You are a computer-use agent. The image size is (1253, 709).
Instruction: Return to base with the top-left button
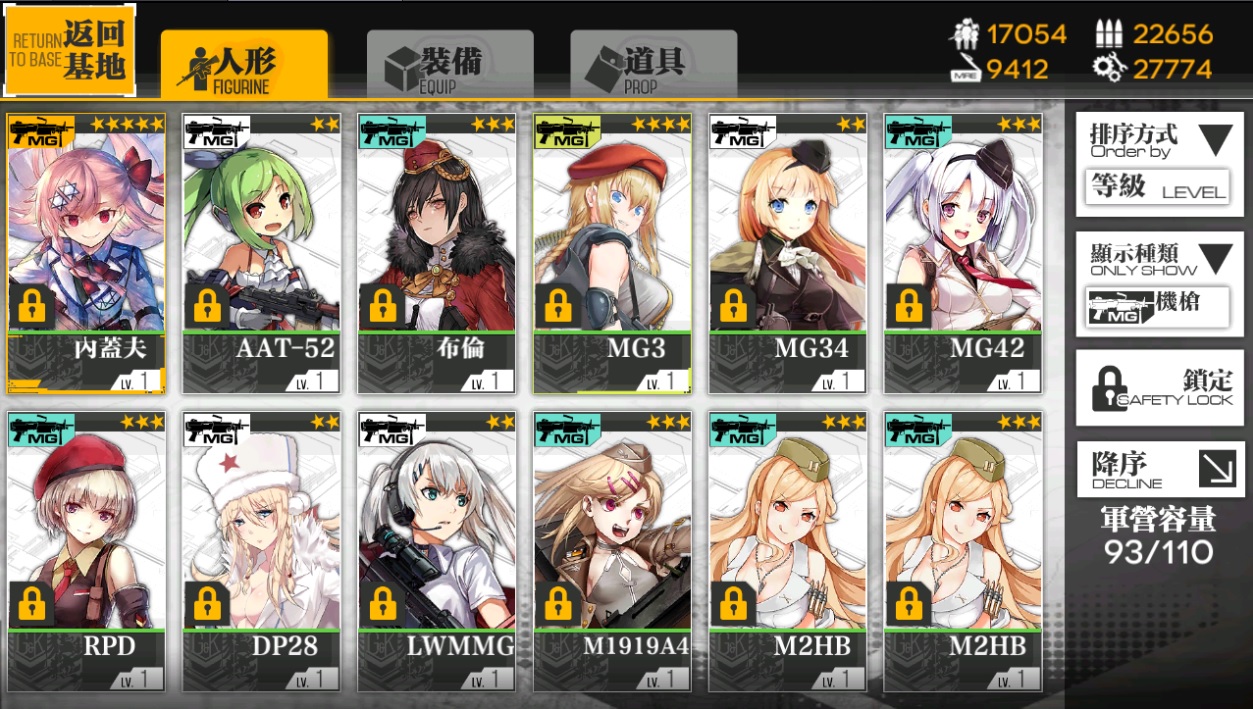[x=70, y=50]
